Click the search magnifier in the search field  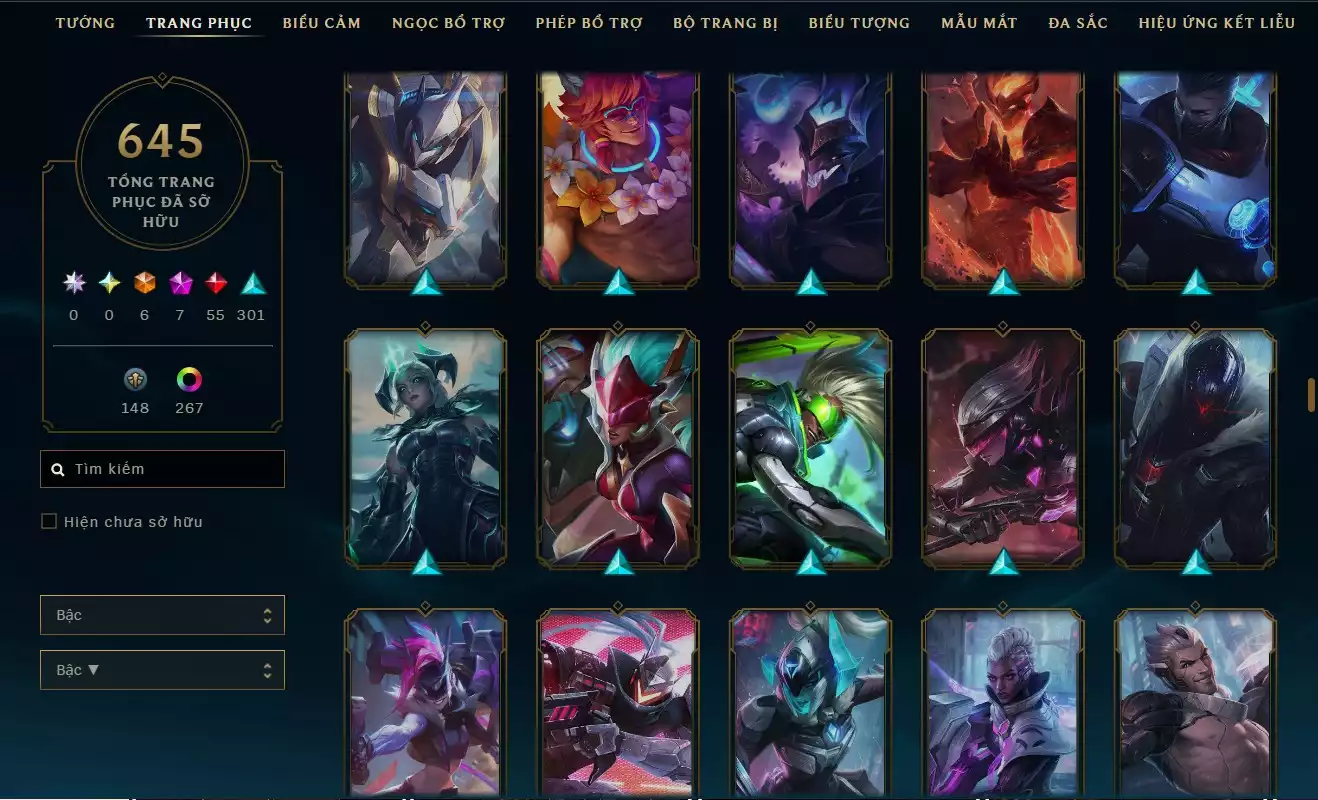(57, 468)
